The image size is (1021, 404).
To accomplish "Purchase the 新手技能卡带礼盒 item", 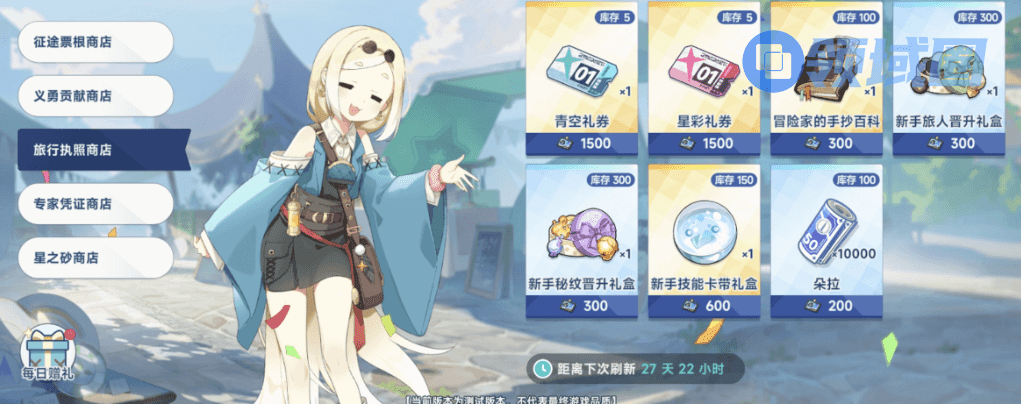I will [x=703, y=241].
